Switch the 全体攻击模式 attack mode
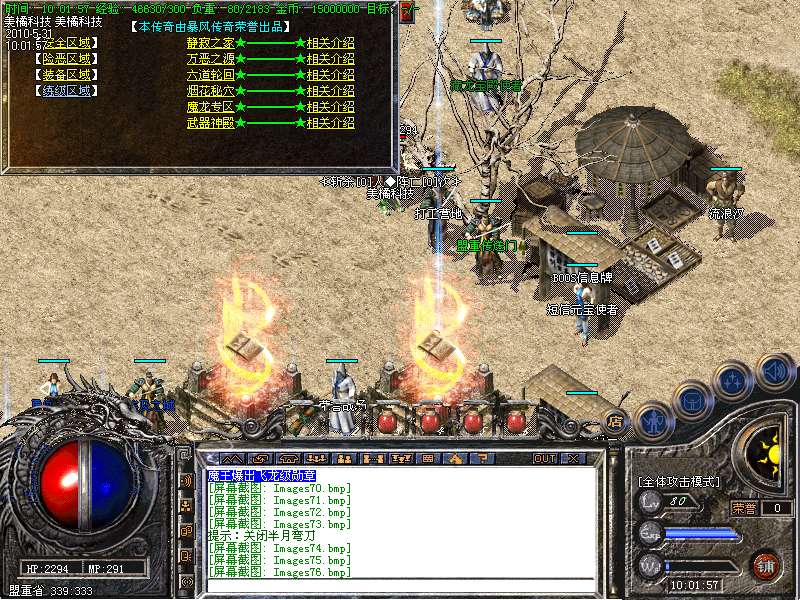The width and height of the screenshot is (800, 600). tap(679, 482)
